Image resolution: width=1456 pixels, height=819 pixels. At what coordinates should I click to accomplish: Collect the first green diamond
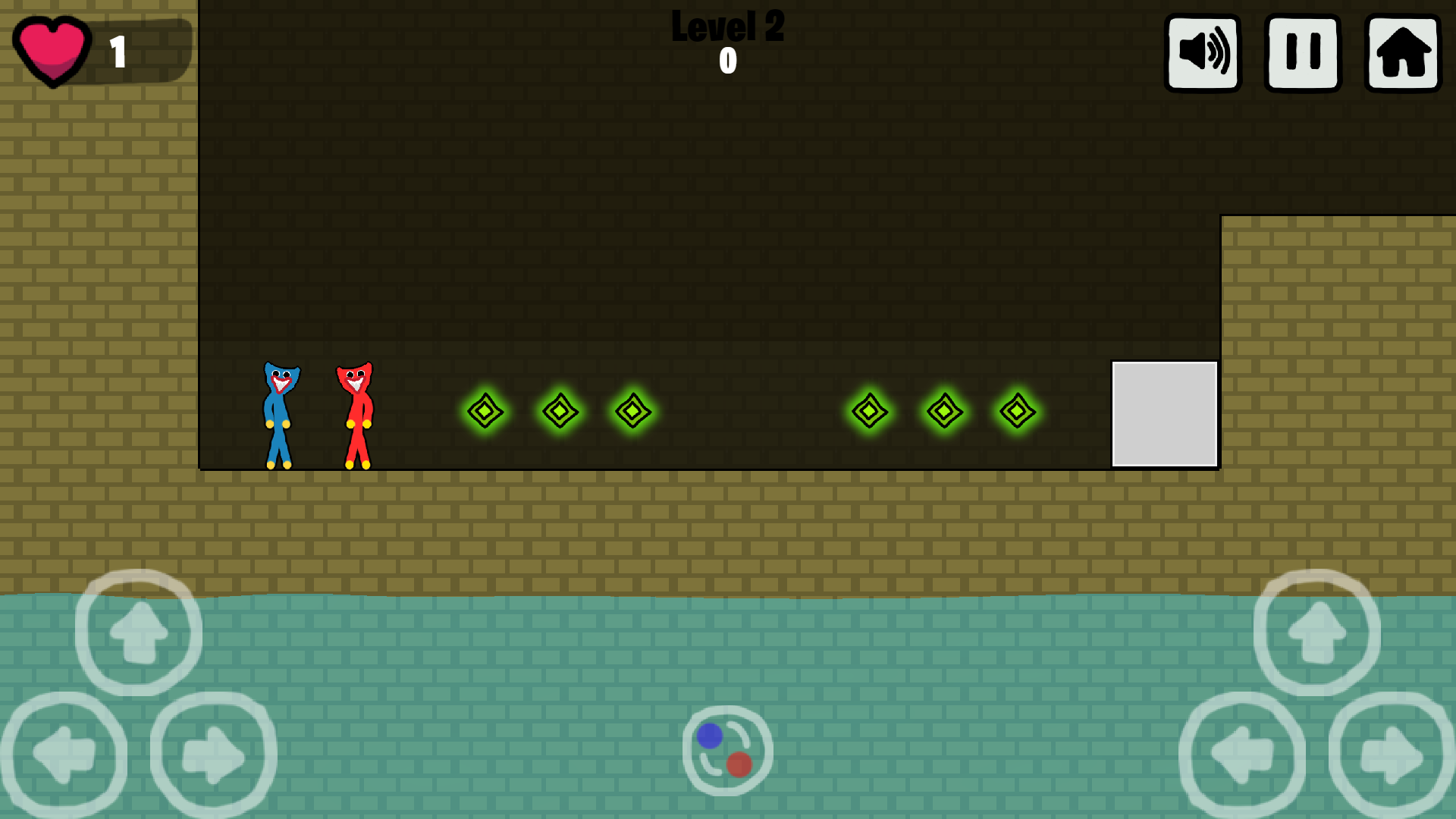point(485,412)
